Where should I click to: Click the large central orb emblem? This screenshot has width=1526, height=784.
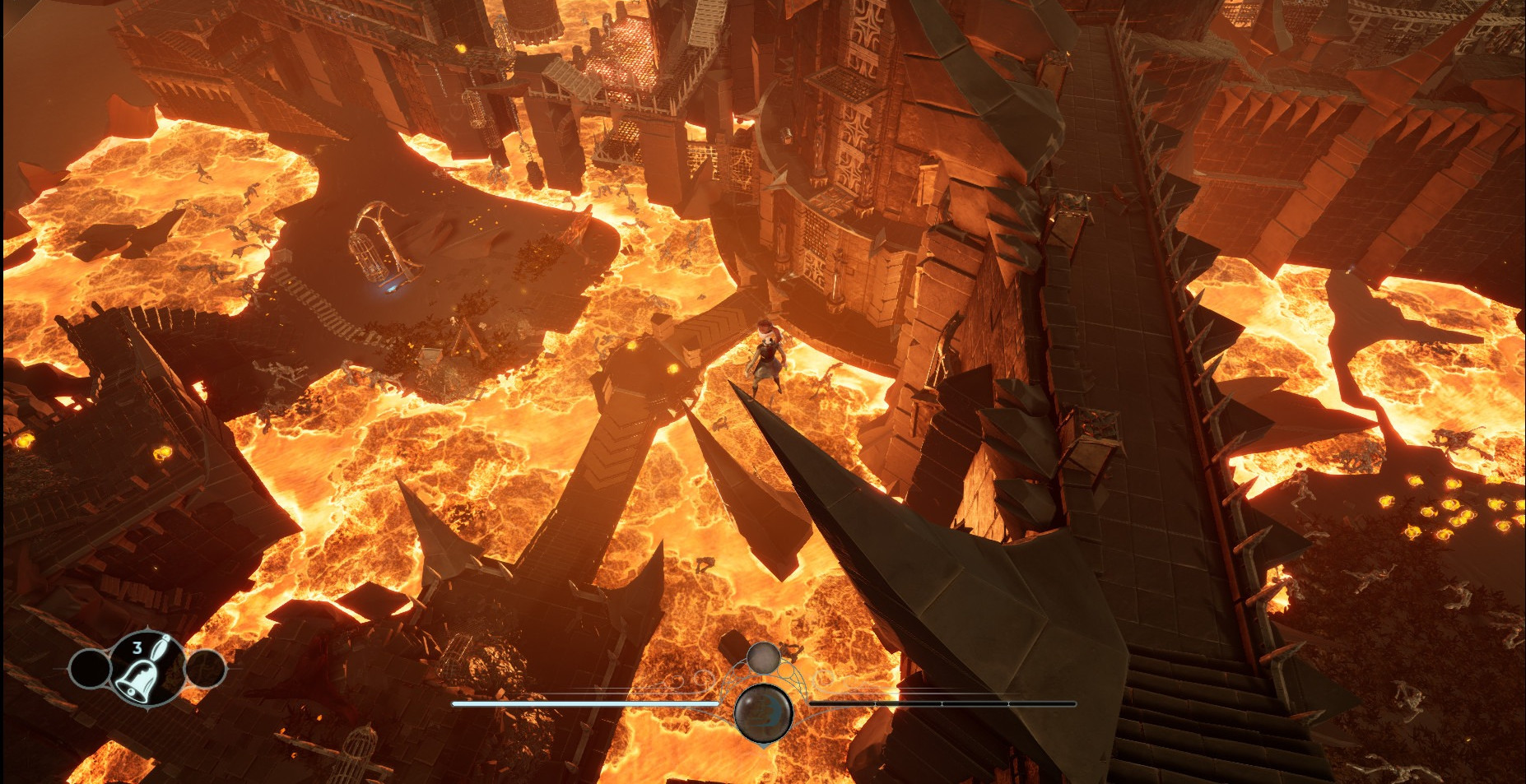(x=763, y=712)
